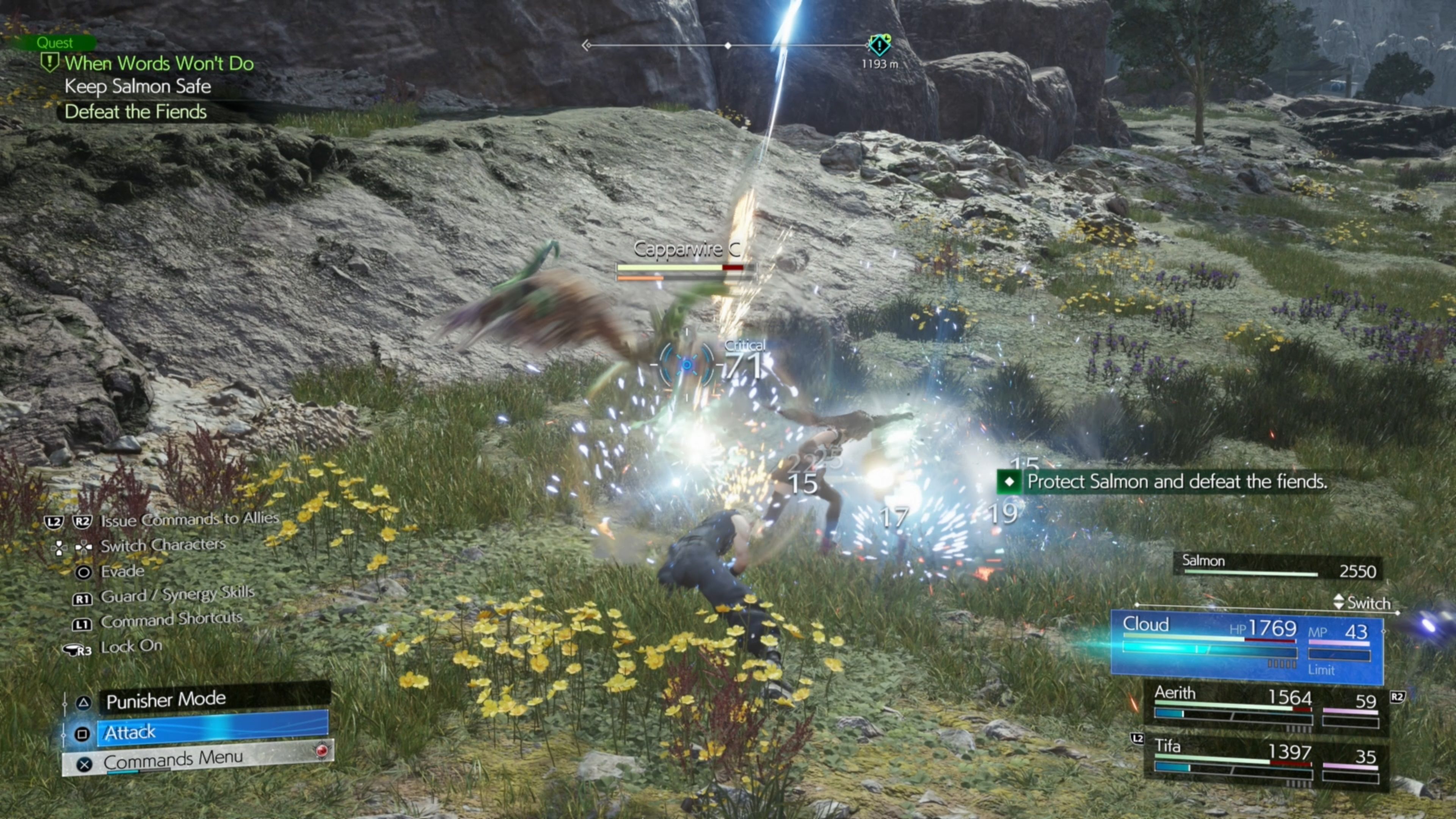The height and width of the screenshot is (819, 1456).
Task: Select the Capparwire C enemy nameplate
Action: coord(686,249)
